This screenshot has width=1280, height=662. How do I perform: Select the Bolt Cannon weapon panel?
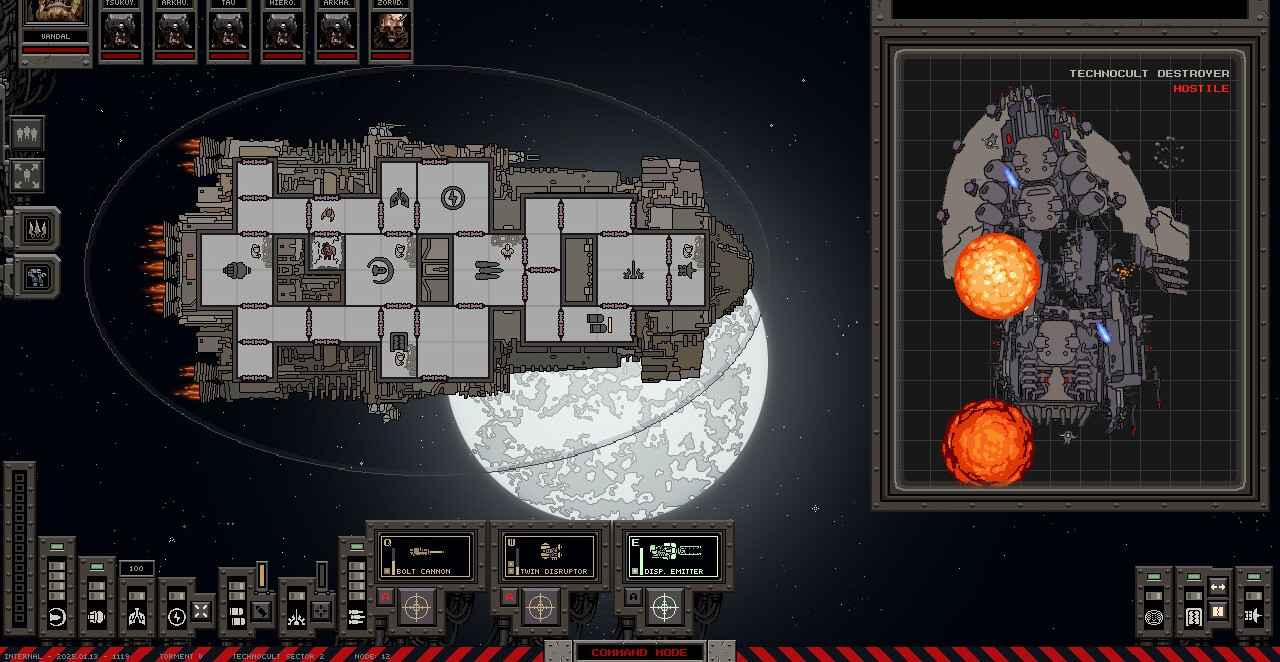click(x=425, y=555)
